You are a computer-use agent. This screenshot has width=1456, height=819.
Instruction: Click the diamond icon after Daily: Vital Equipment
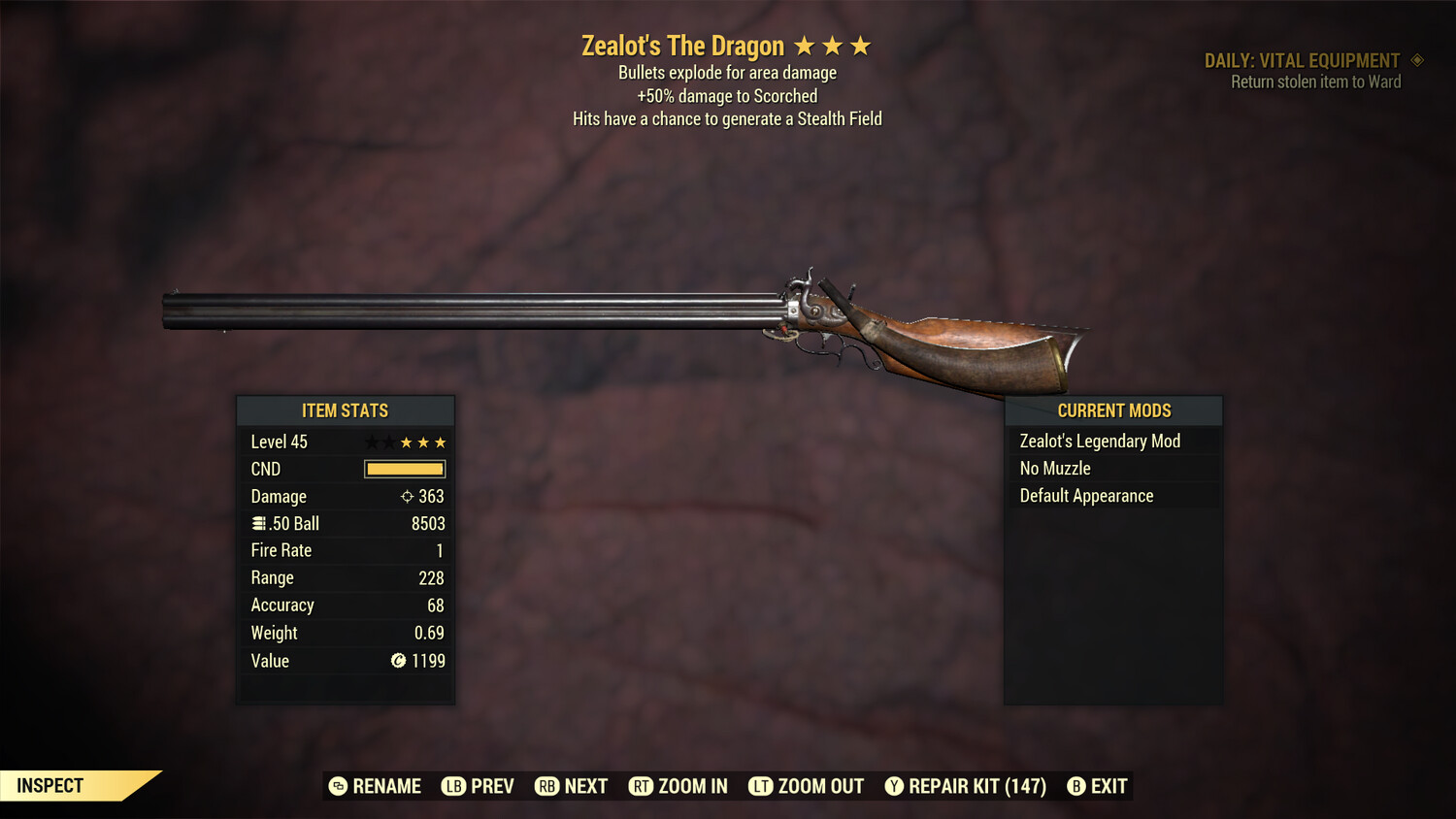(1417, 60)
